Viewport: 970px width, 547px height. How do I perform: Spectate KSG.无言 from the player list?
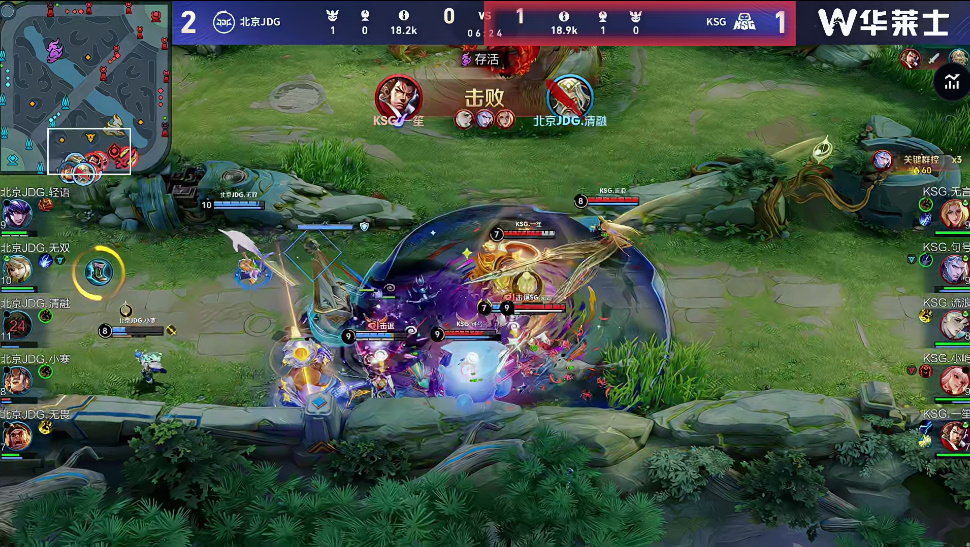[953, 213]
